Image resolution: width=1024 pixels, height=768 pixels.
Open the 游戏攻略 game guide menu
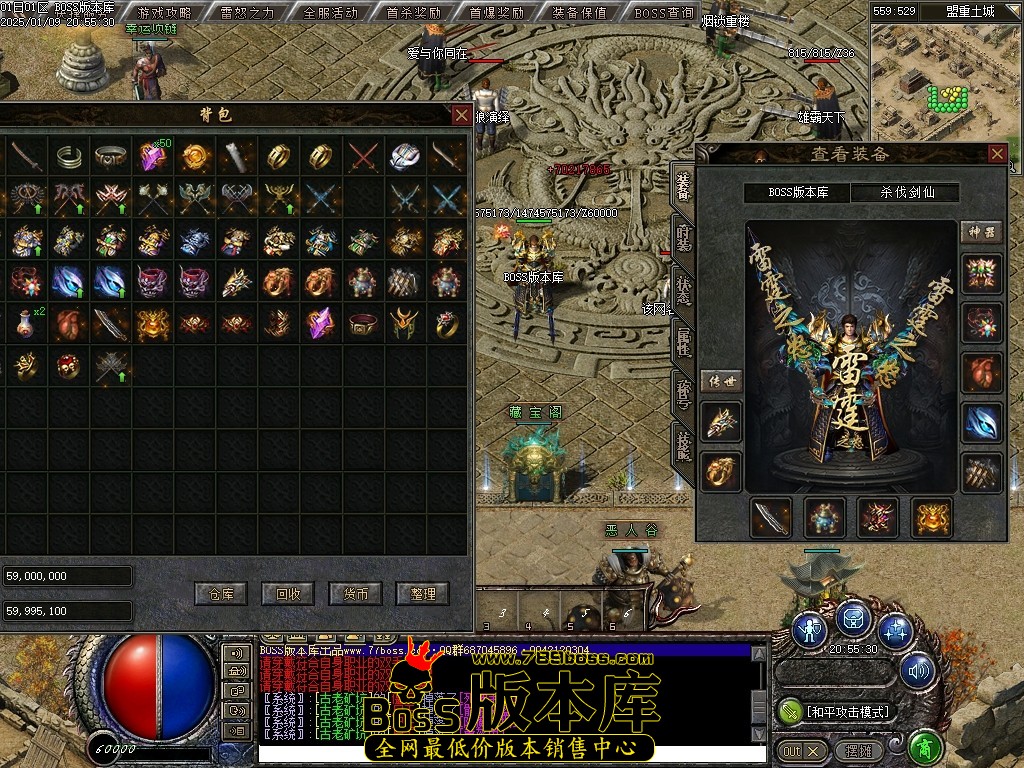click(x=164, y=13)
